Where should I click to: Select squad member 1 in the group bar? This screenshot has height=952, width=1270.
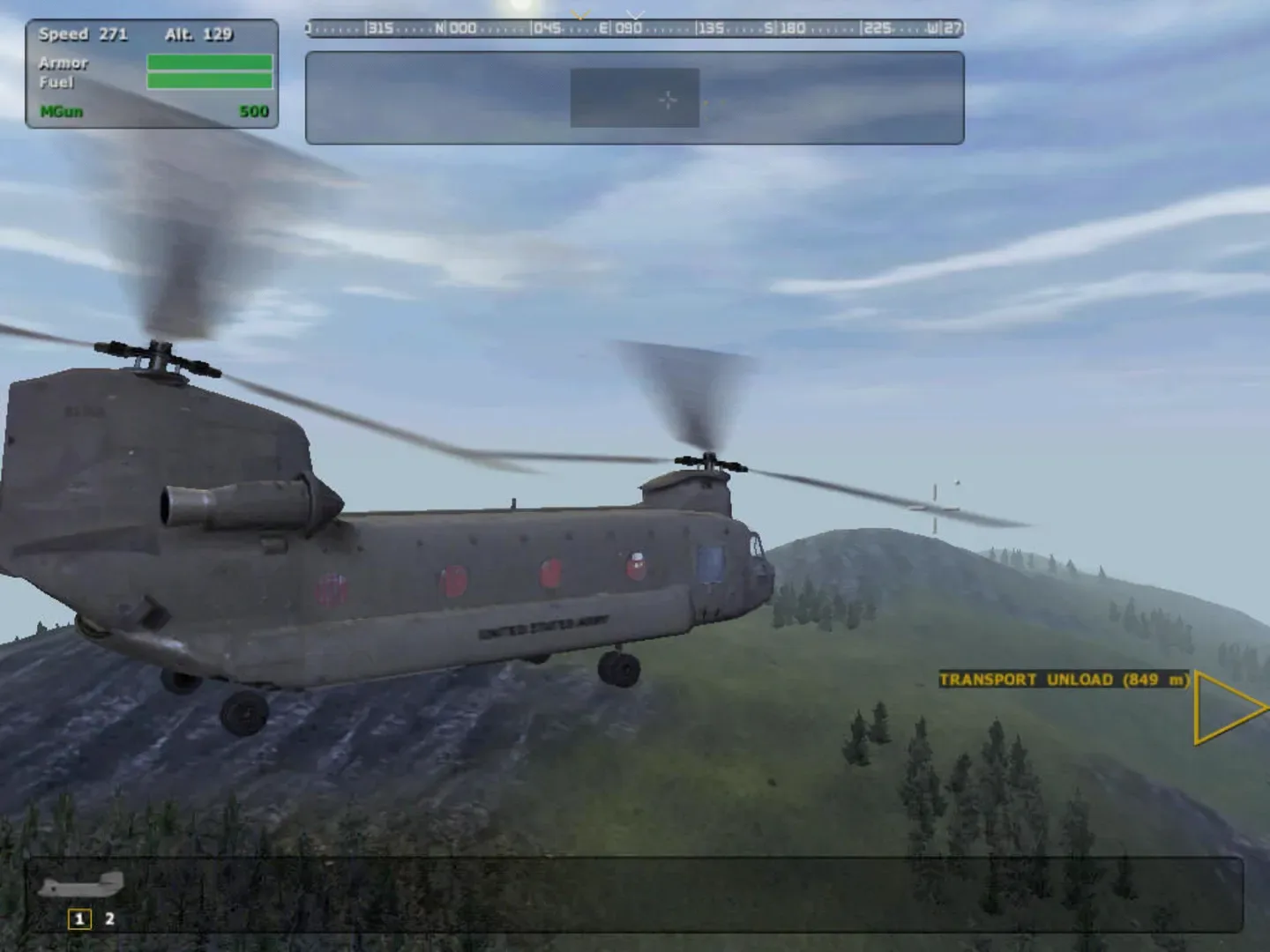[78, 918]
